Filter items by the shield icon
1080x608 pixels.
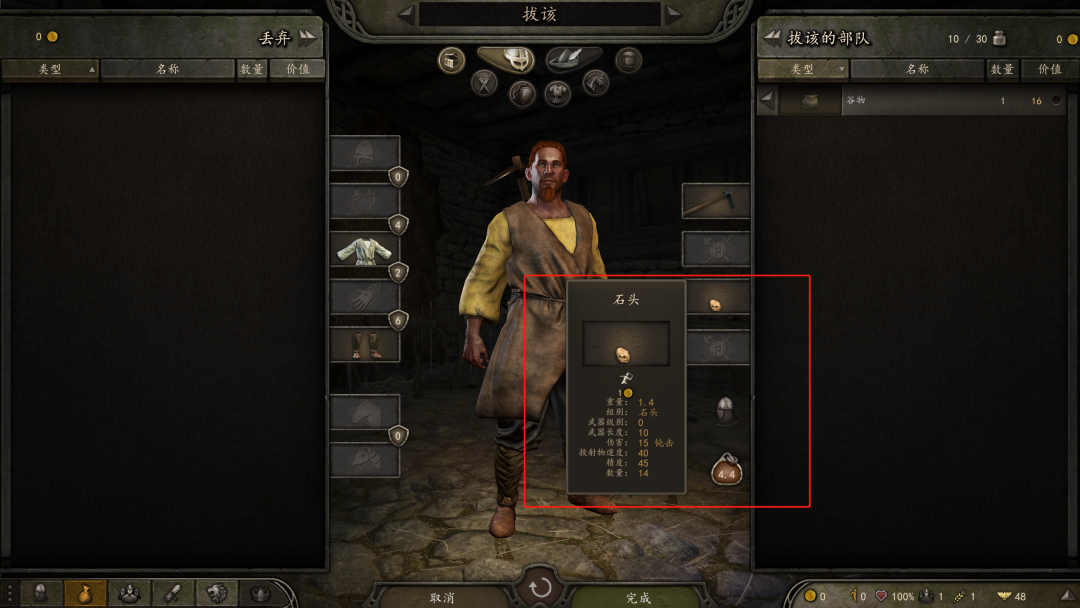coord(521,94)
